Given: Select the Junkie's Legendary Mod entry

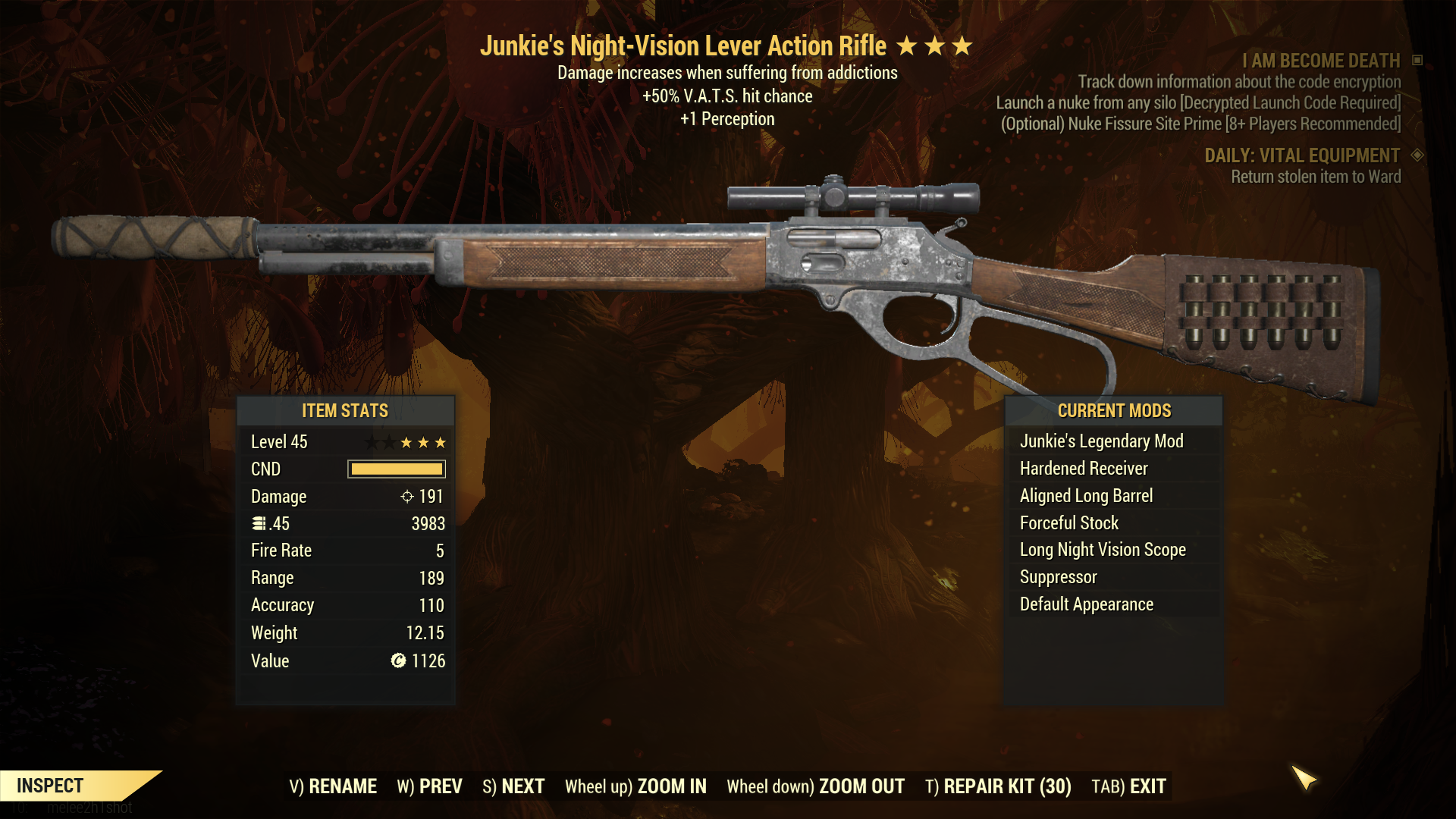Looking at the screenshot, I should pos(1101,441).
